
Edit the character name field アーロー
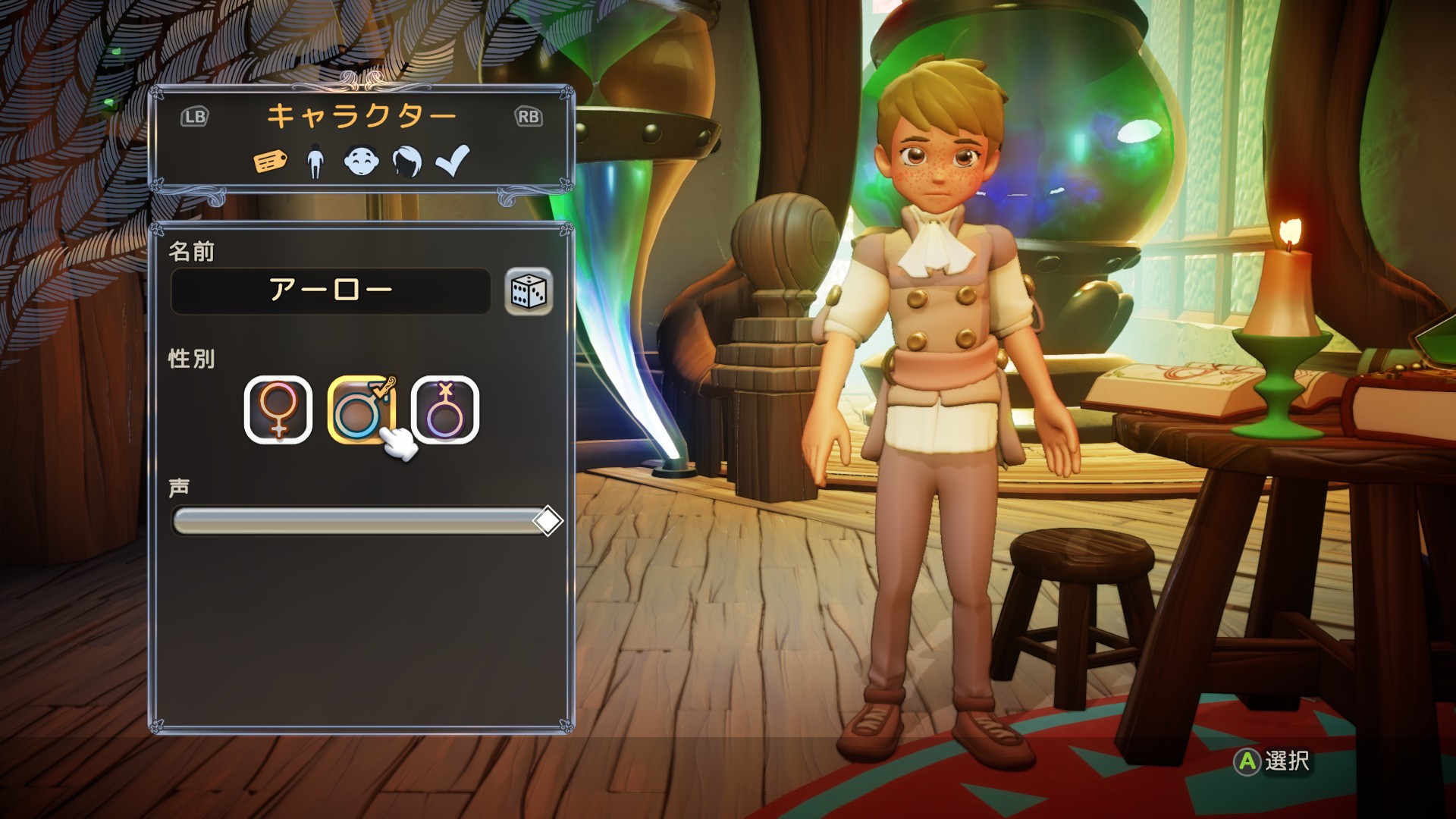point(331,290)
